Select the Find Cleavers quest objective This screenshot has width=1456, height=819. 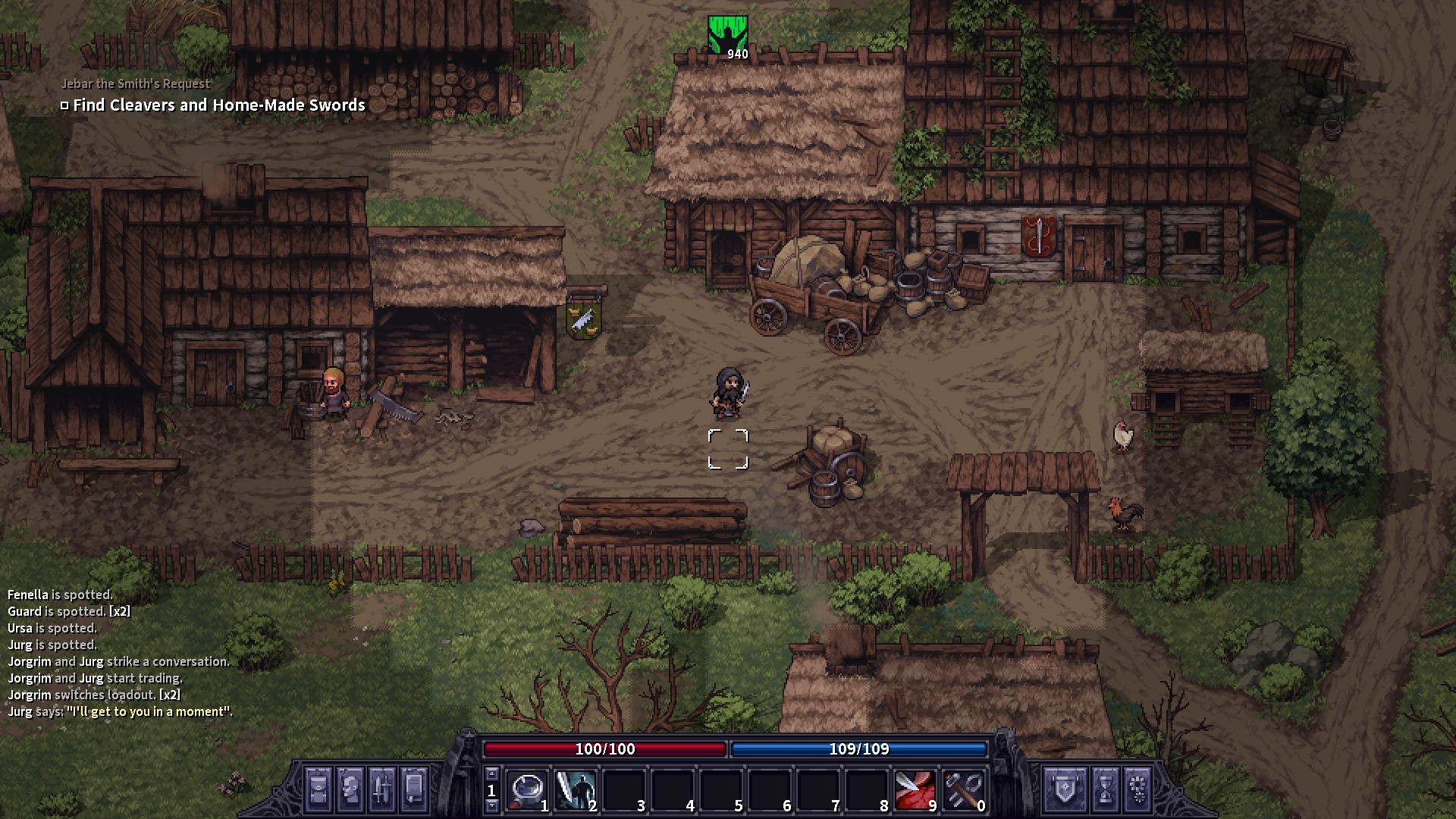[219, 105]
